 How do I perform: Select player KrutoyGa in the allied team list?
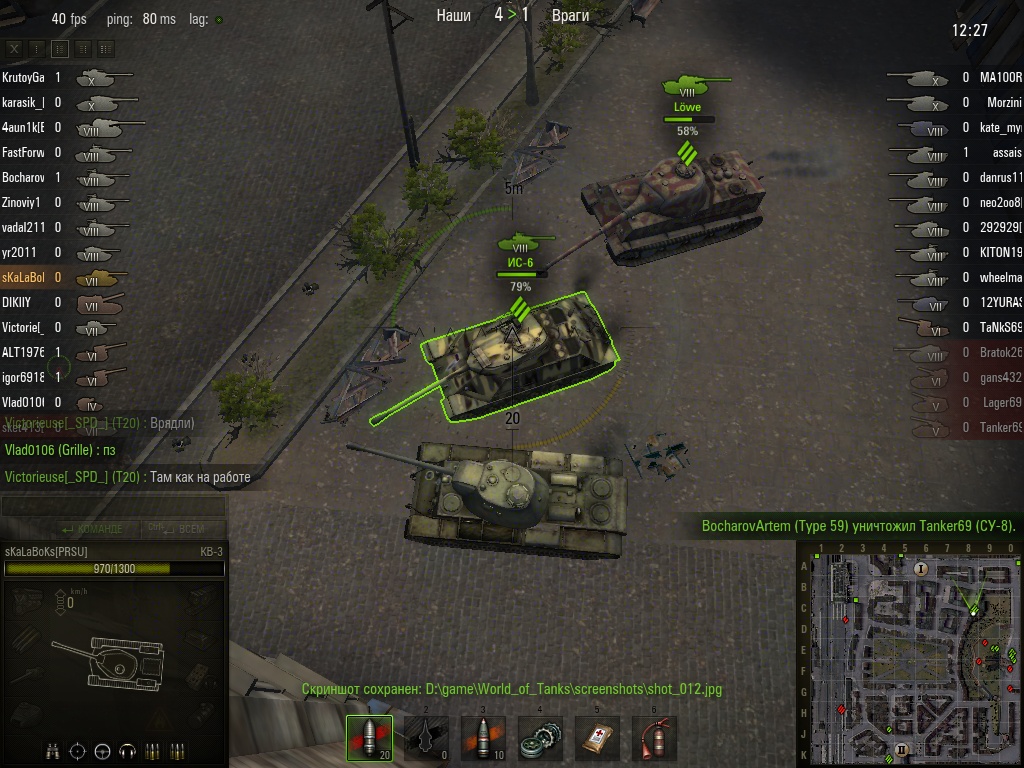coord(24,77)
